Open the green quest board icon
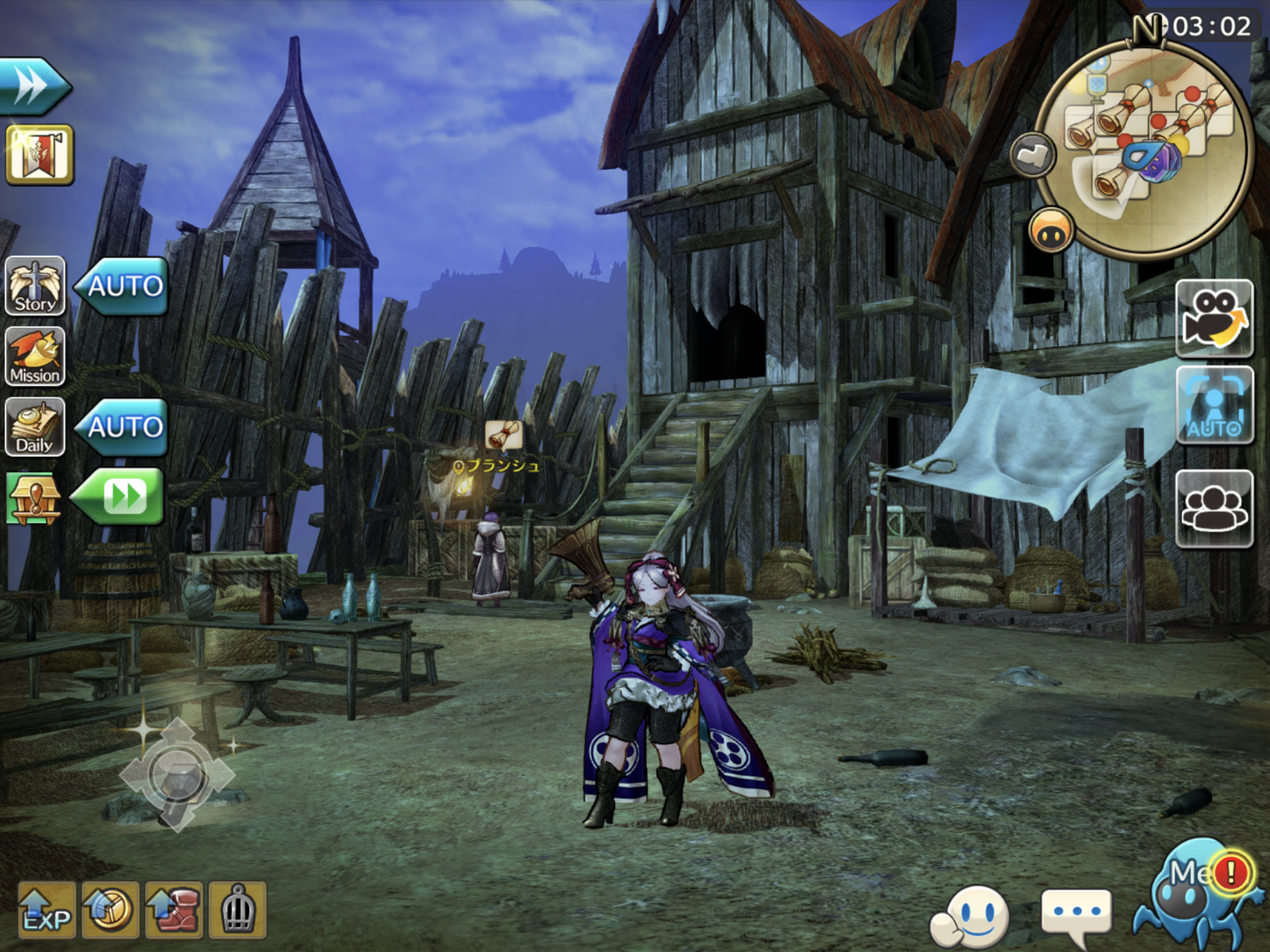 (x=33, y=498)
